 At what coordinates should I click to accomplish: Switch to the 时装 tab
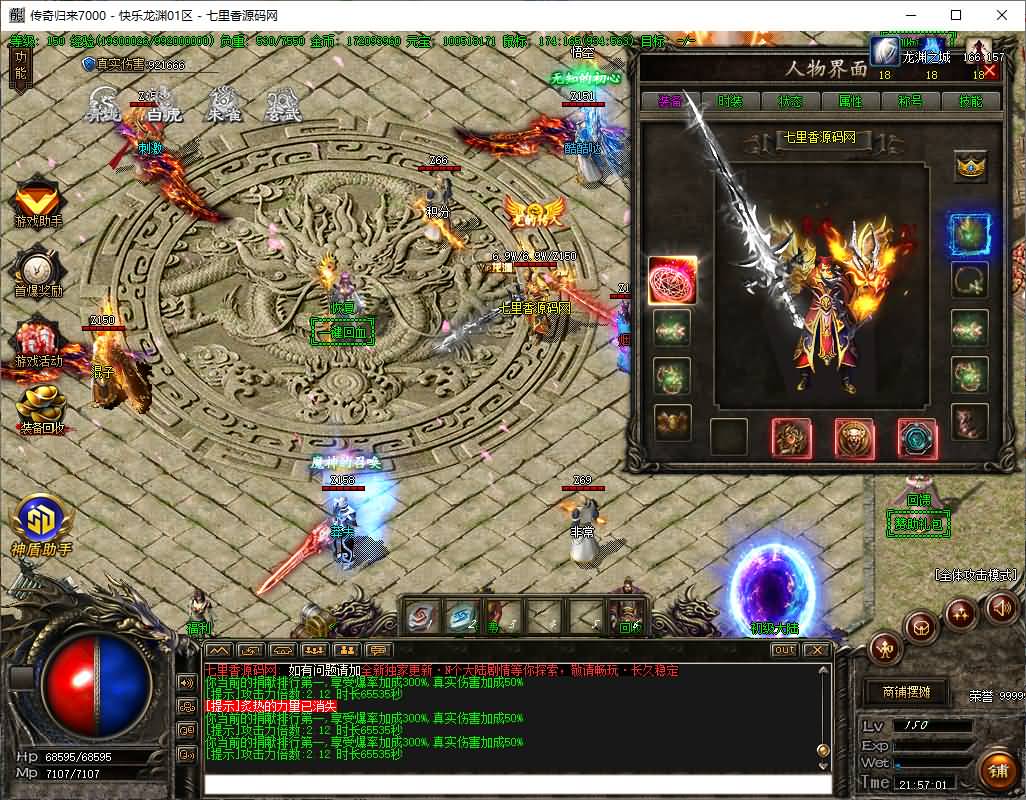point(730,101)
